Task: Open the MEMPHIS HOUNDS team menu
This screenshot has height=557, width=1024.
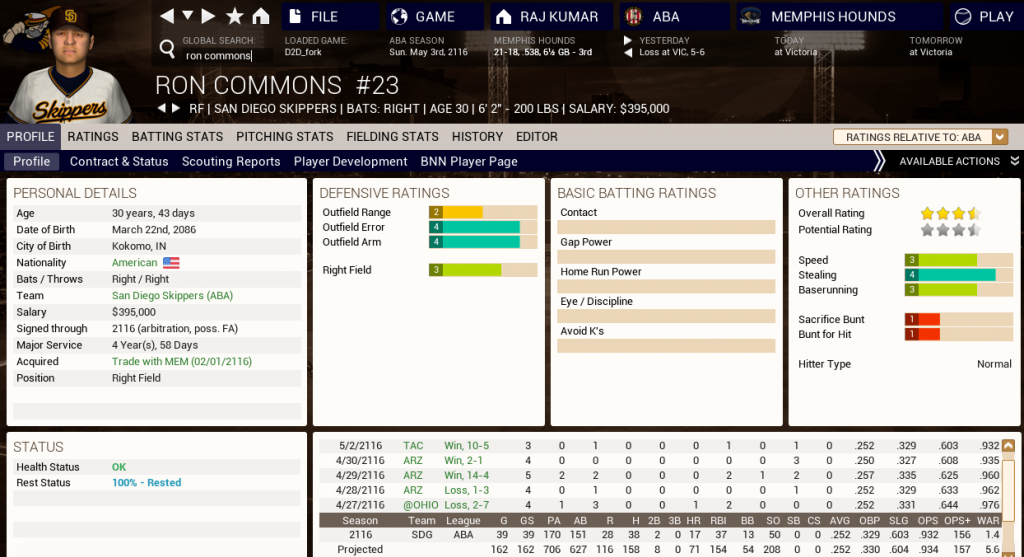Action: pyautogui.click(x=833, y=16)
